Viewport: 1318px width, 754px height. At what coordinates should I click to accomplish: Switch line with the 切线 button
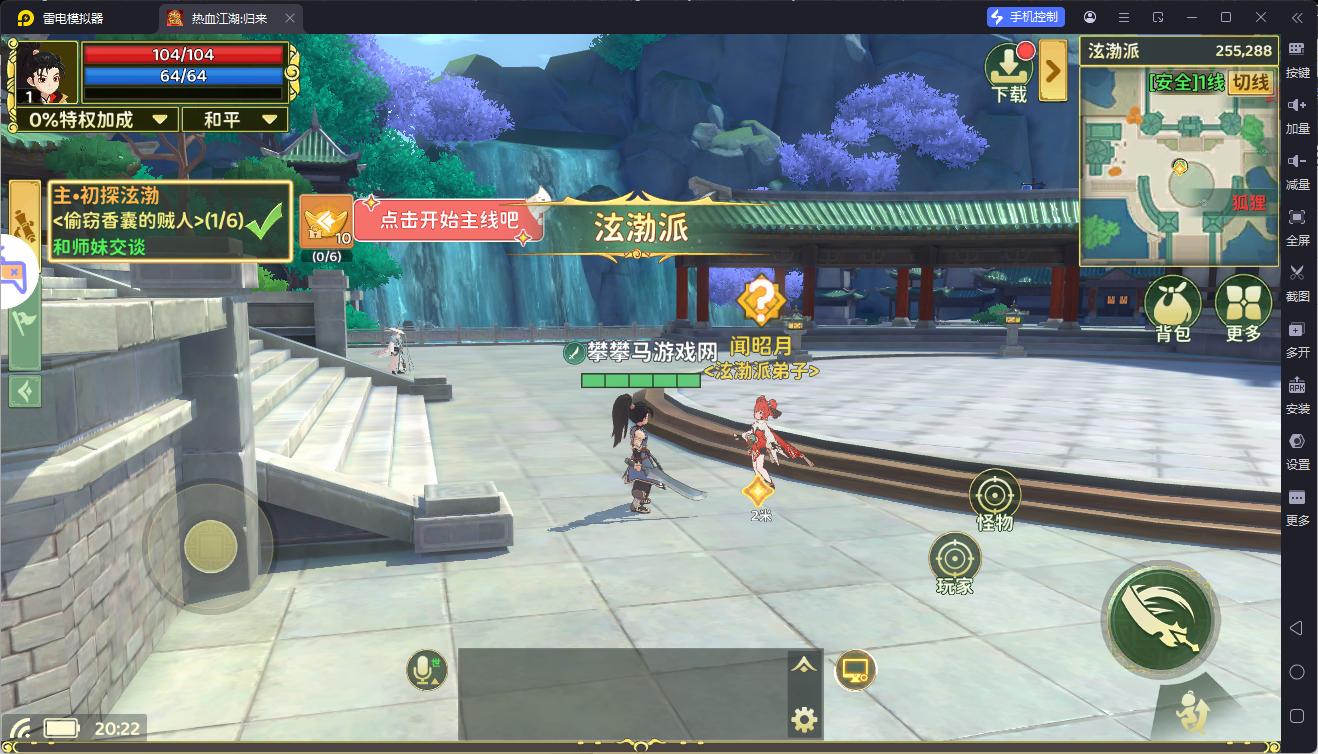[1251, 83]
